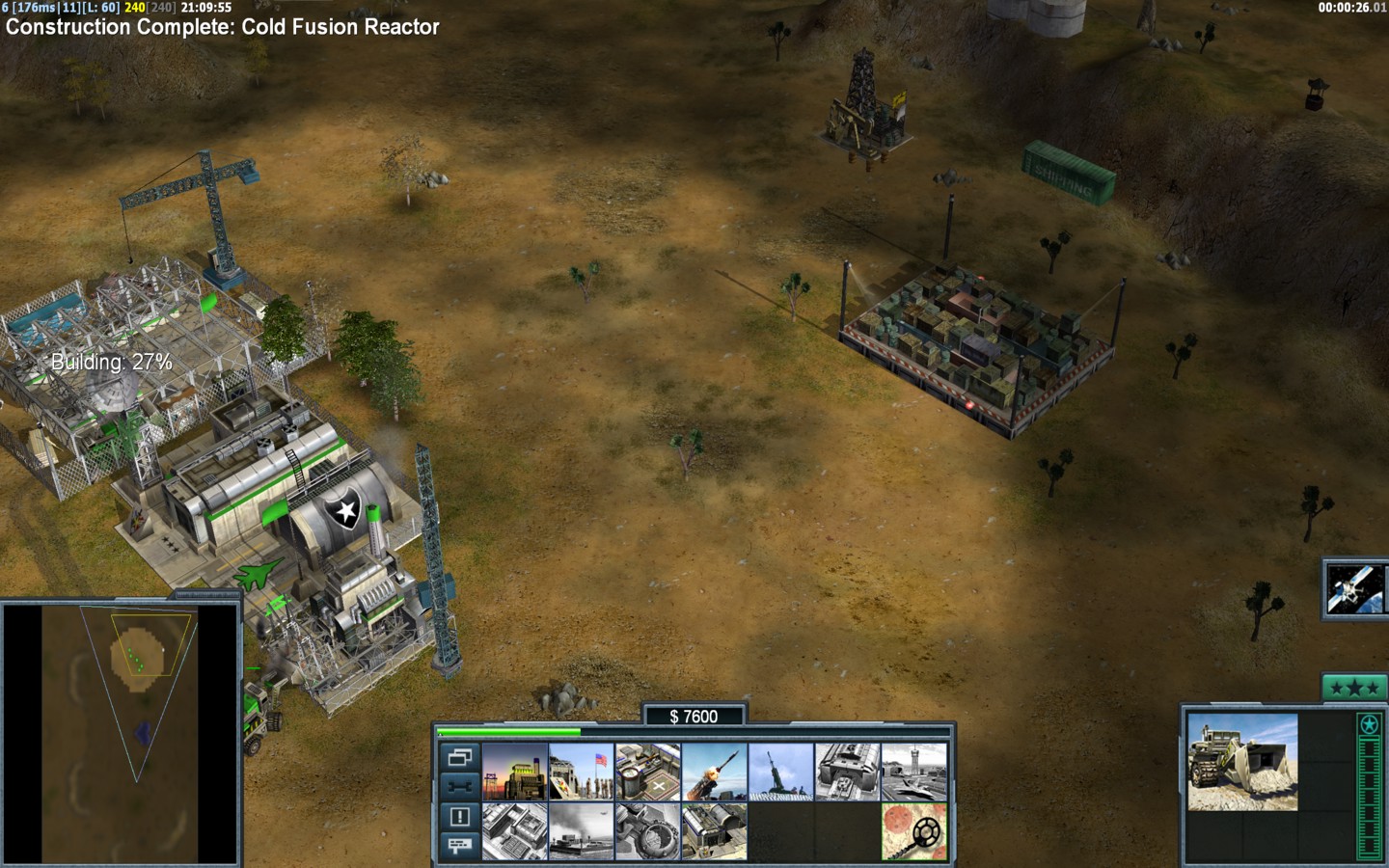1389x868 pixels.
Task: Choose the Supply Center building
Action: [x=648, y=772]
